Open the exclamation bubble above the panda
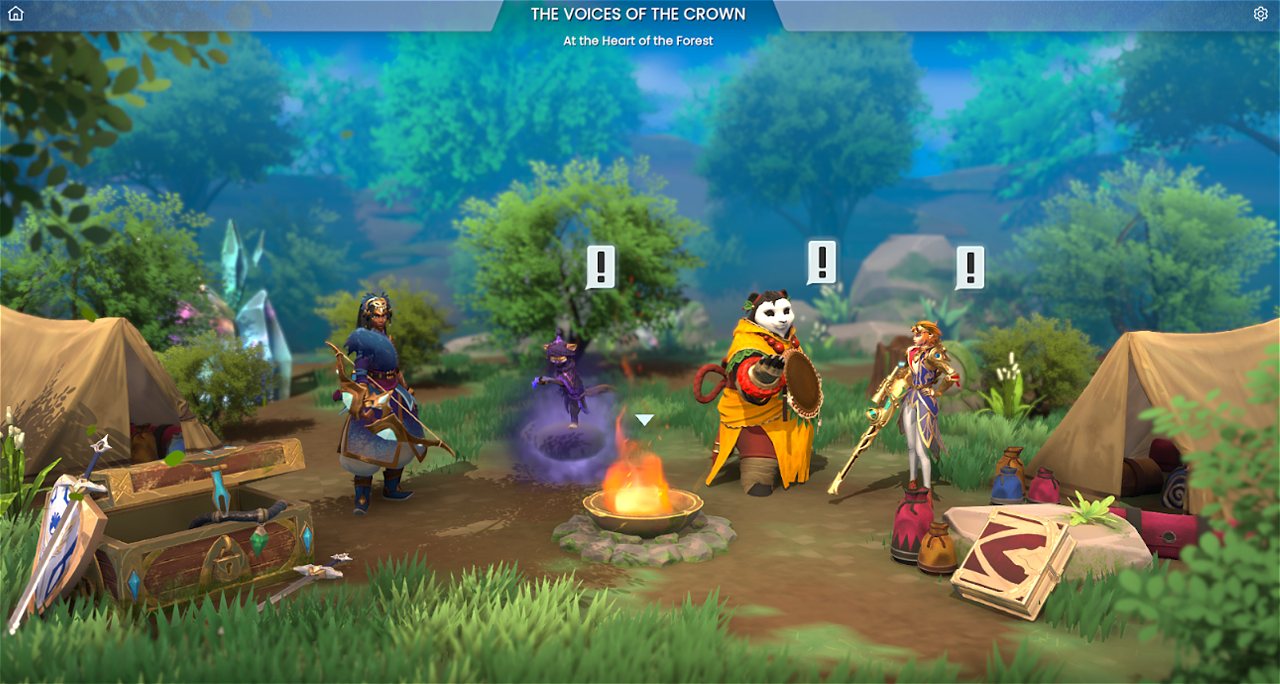Screen dimensions: 1280x684 coord(821,262)
